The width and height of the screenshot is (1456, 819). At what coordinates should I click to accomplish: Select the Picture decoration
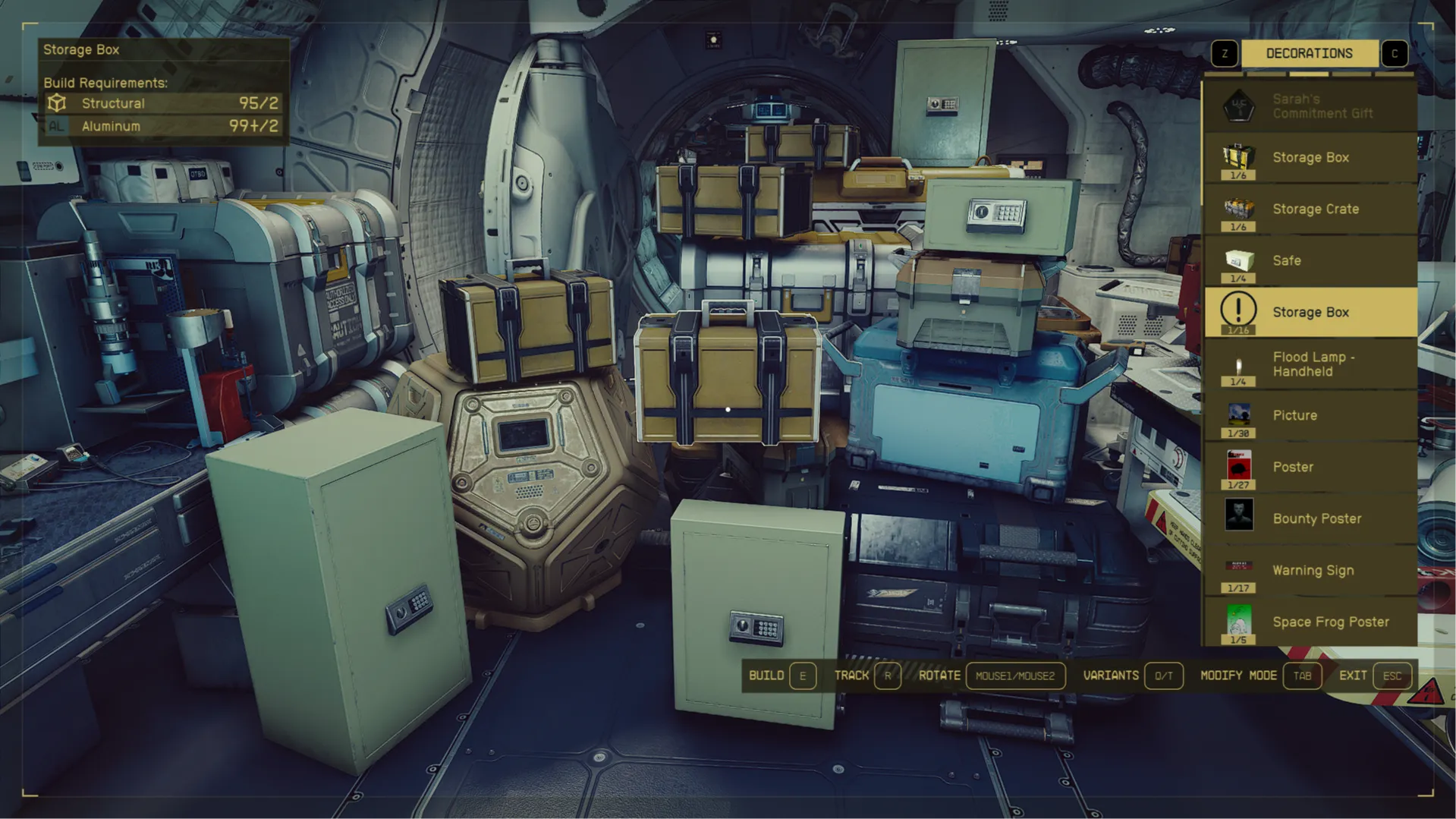tap(1310, 416)
